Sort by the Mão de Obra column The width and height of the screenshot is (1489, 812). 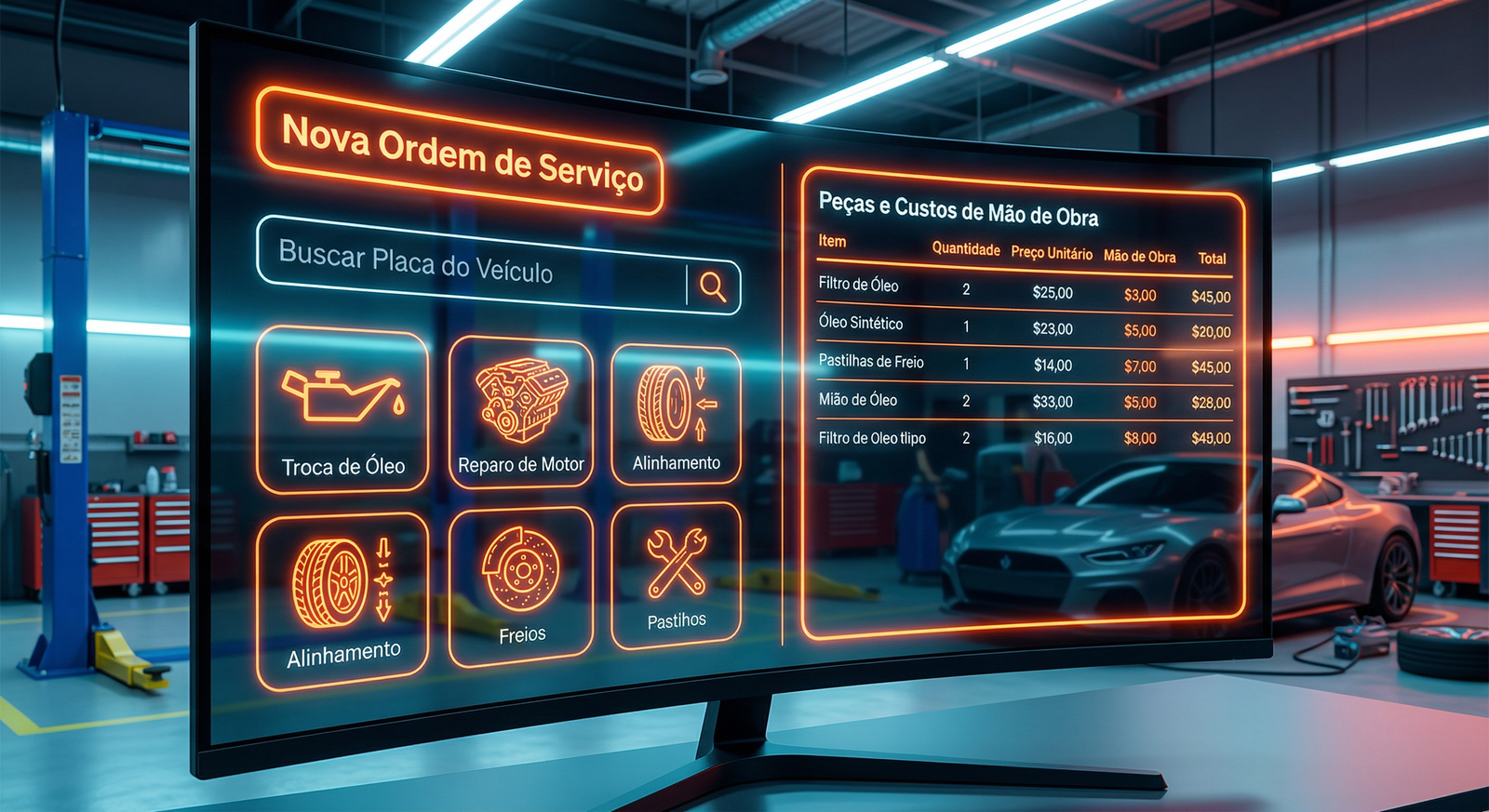pyautogui.click(x=1139, y=256)
